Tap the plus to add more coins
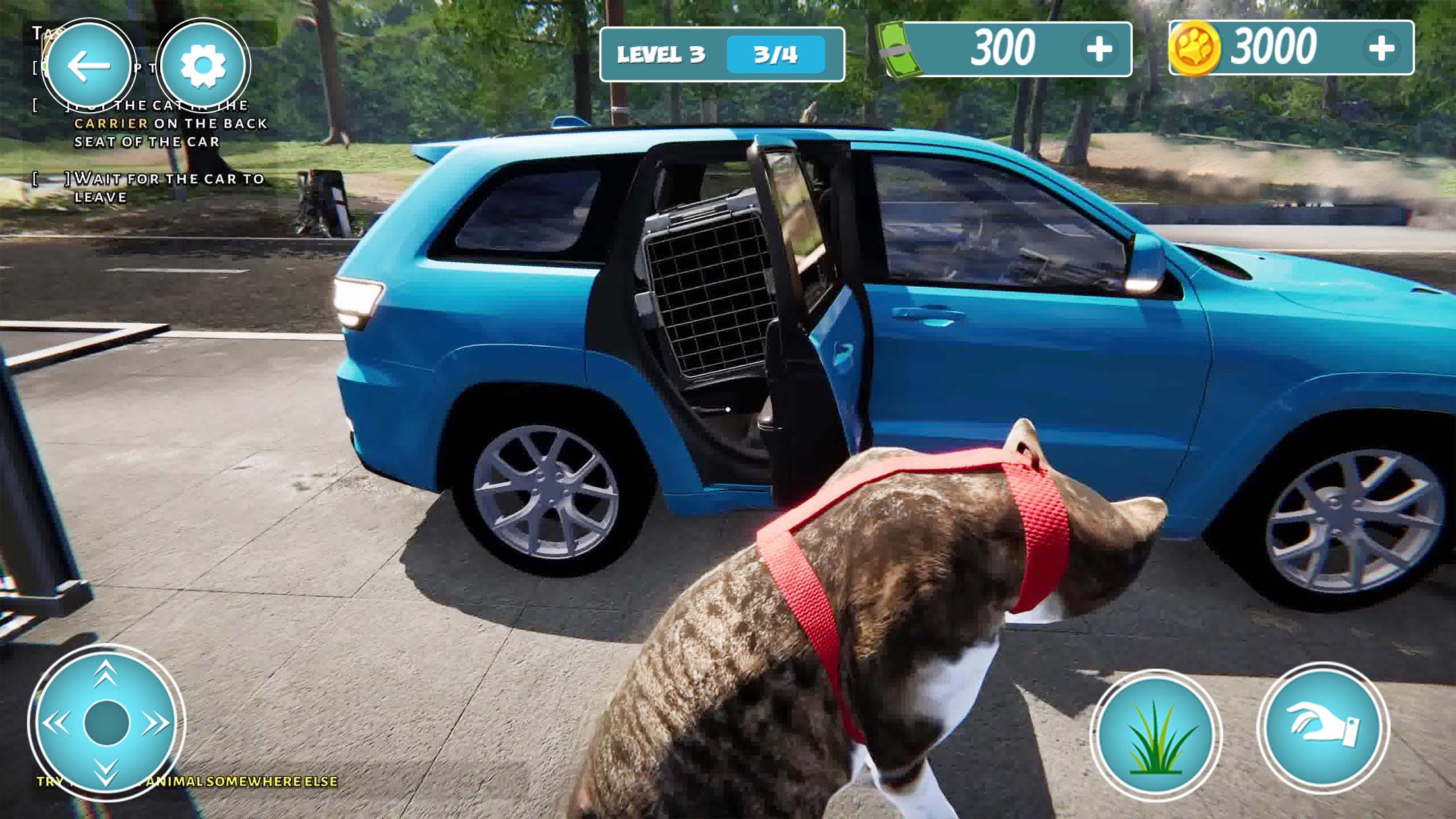 (x=1387, y=47)
